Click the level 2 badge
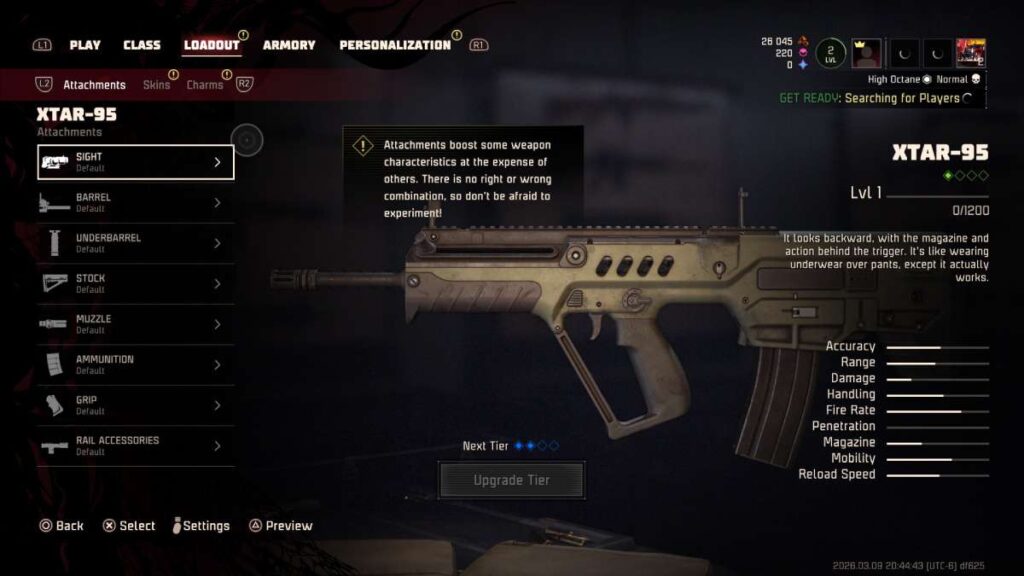This screenshot has width=1024, height=576. [x=830, y=53]
